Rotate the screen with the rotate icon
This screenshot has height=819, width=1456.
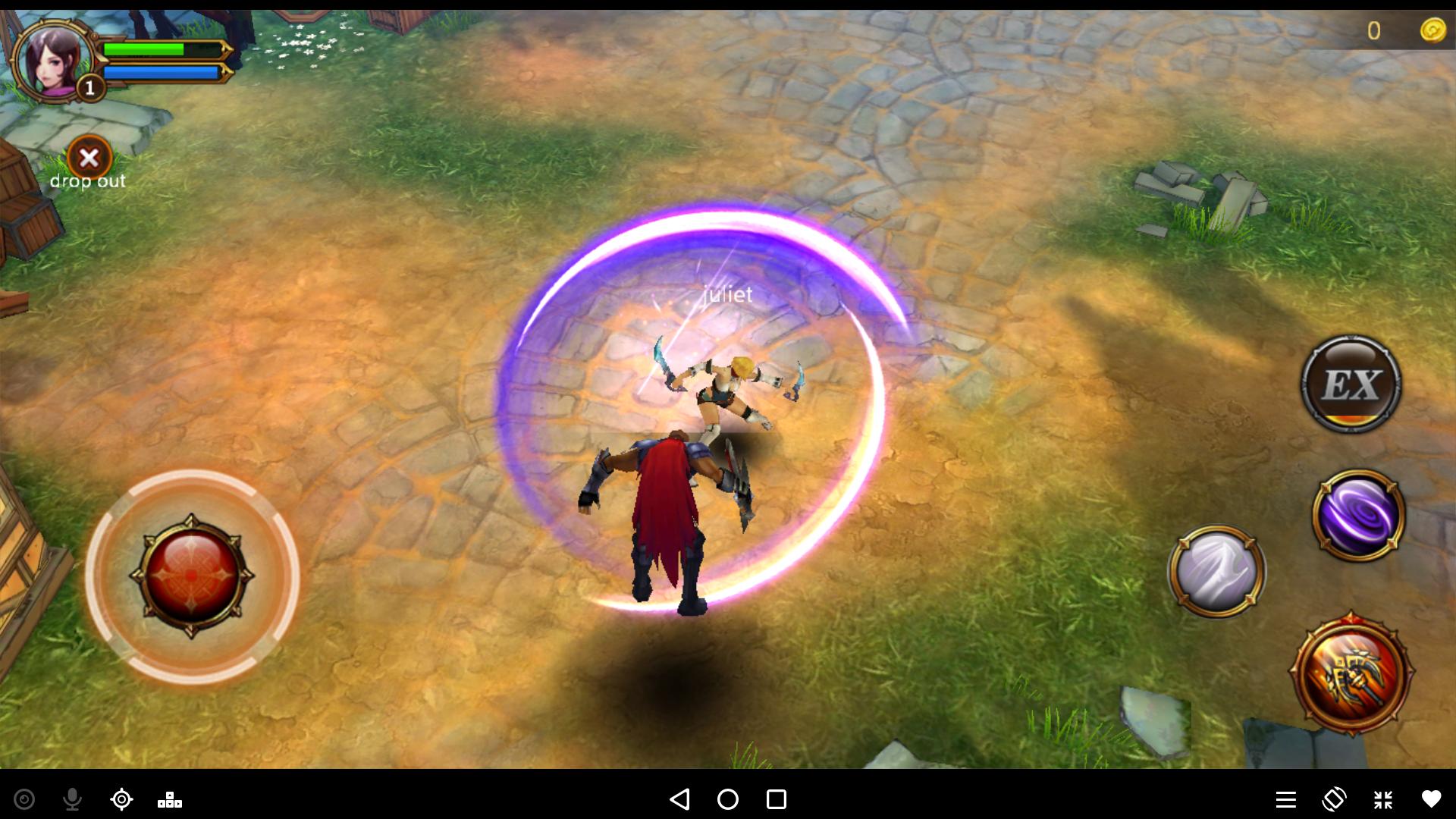pyautogui.click(x=1334, y=799)
